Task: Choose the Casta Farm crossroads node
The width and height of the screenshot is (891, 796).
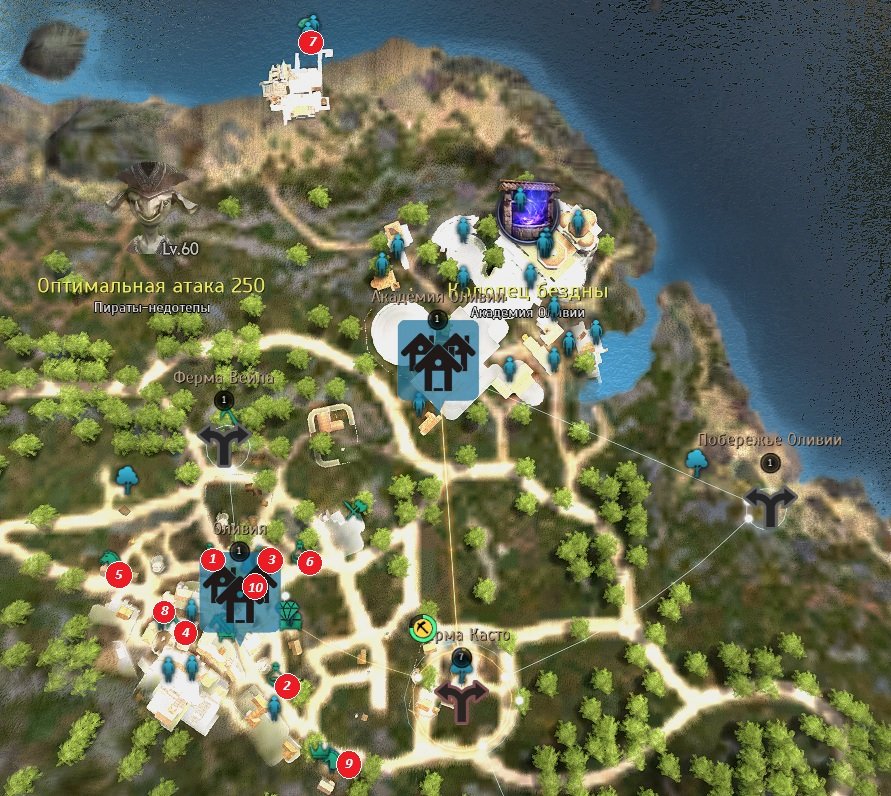Action: point(461,700)
